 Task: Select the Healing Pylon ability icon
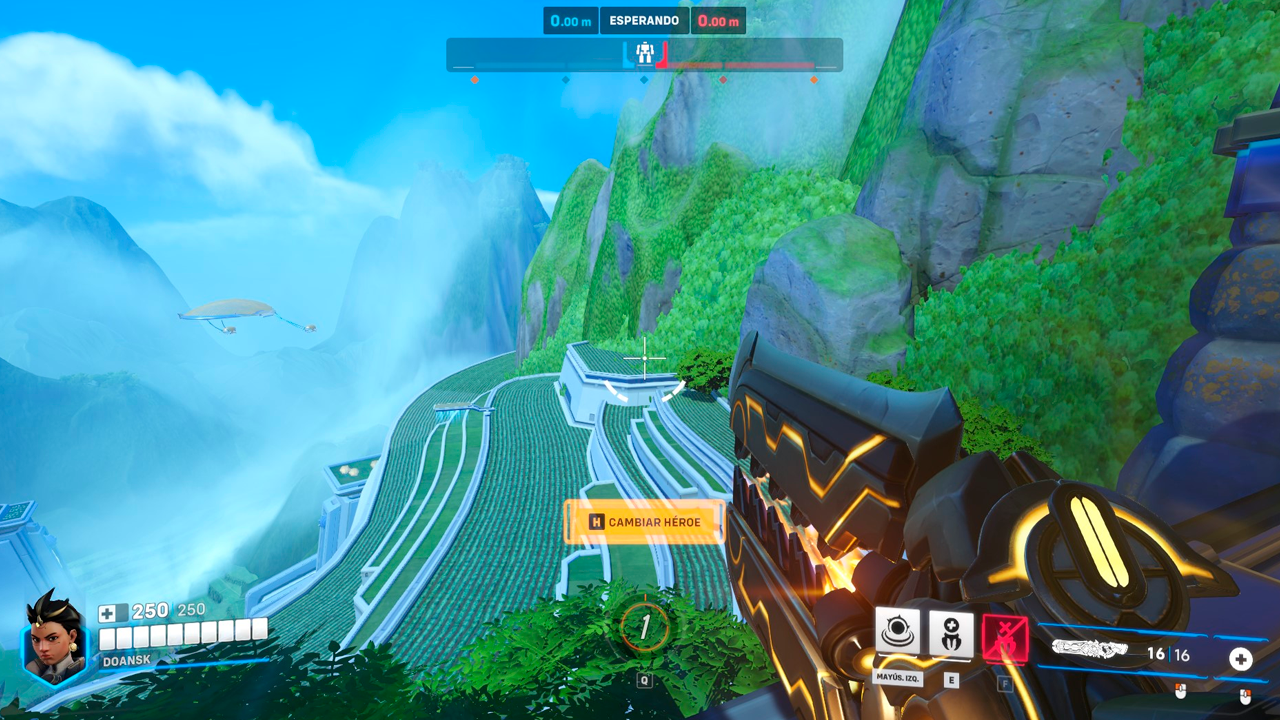(951, 633)
